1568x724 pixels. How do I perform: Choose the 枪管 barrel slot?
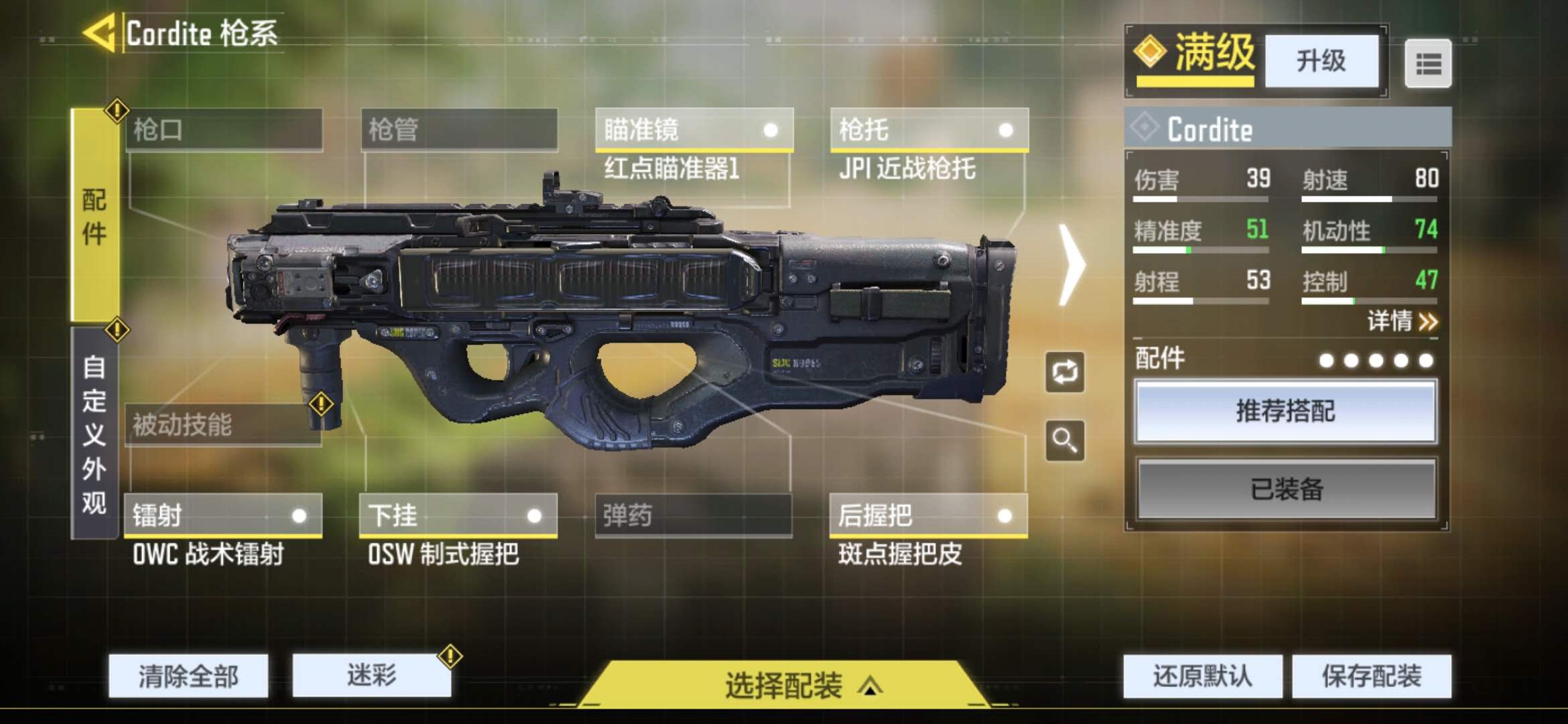click(x=459, y=129)
